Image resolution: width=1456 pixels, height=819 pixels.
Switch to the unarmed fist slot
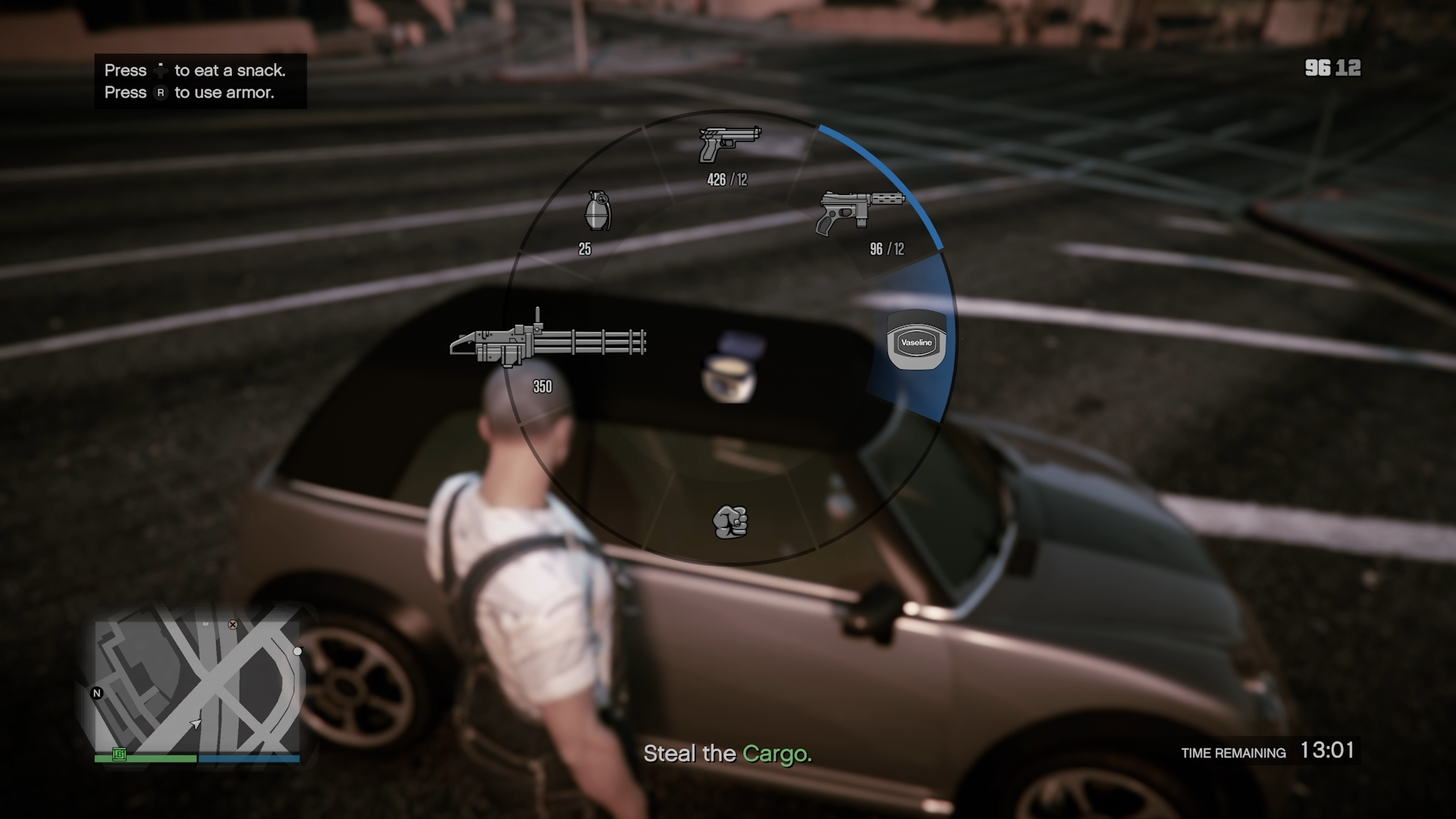[730, 522]
